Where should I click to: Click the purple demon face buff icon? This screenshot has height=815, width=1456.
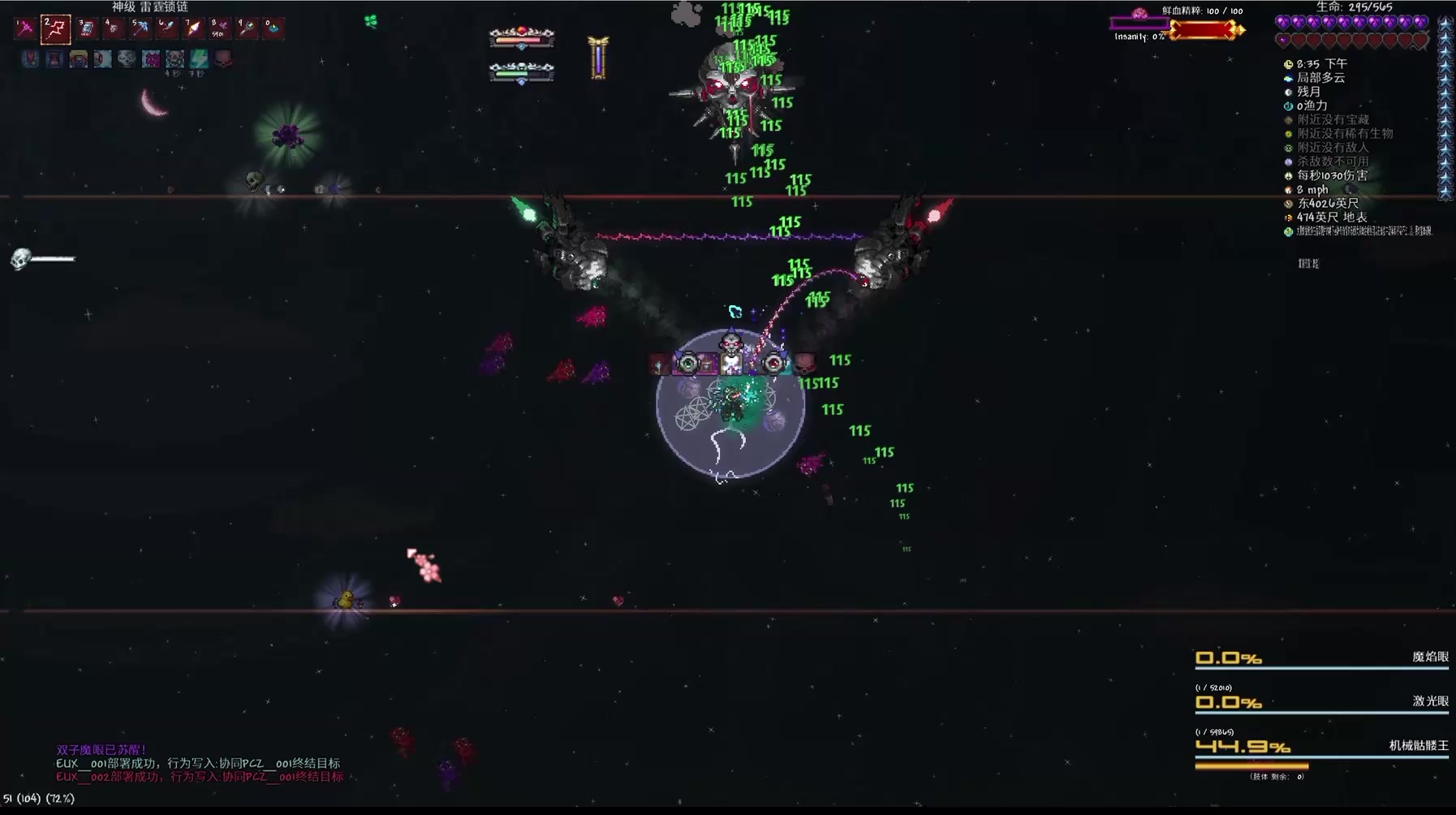point(151,58)
